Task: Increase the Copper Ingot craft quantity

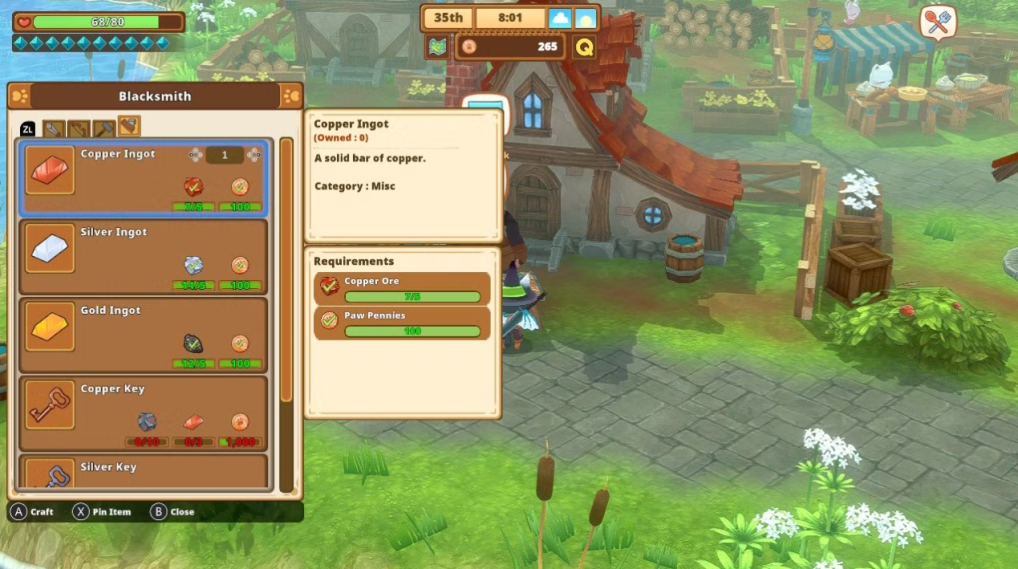Action: 254,155
